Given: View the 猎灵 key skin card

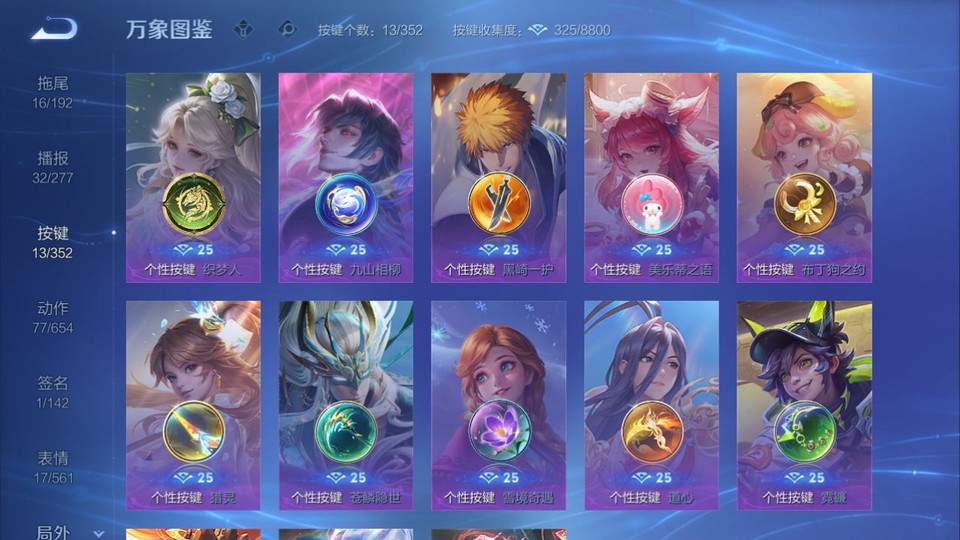Looking at the screenshot, I should coord(193,405).
